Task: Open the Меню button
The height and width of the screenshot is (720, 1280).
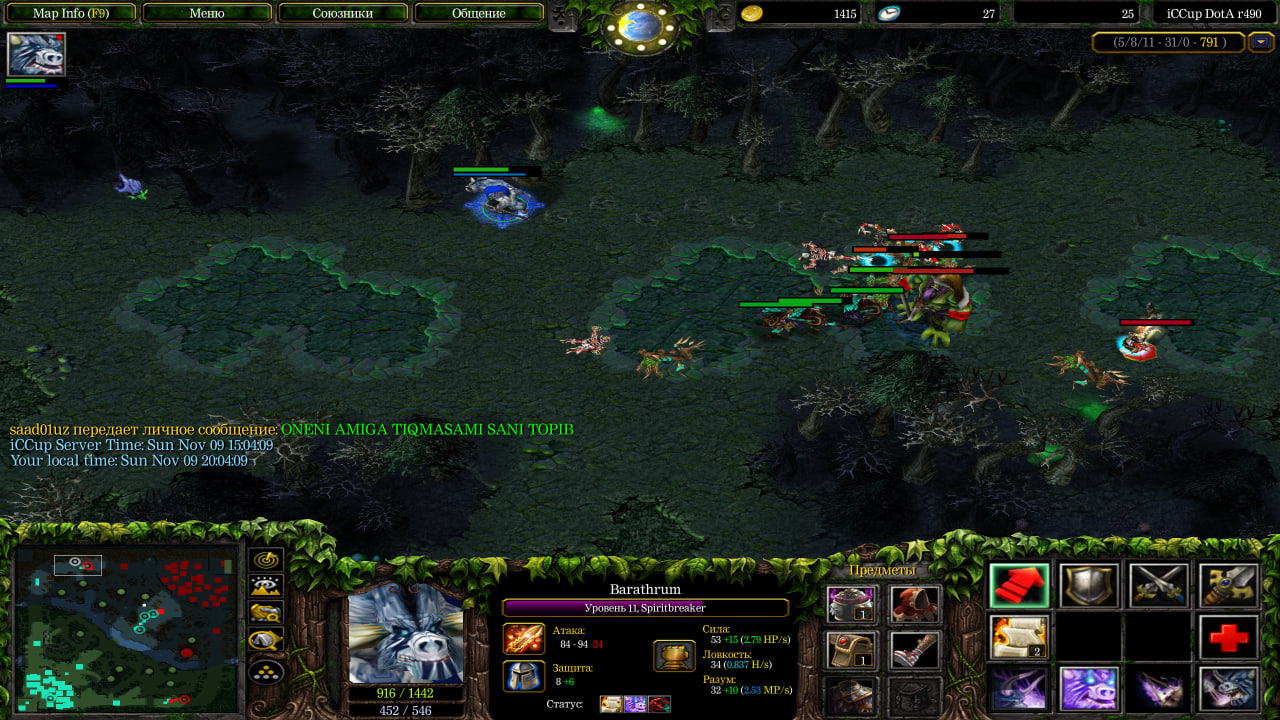Action: pos(207,13)
